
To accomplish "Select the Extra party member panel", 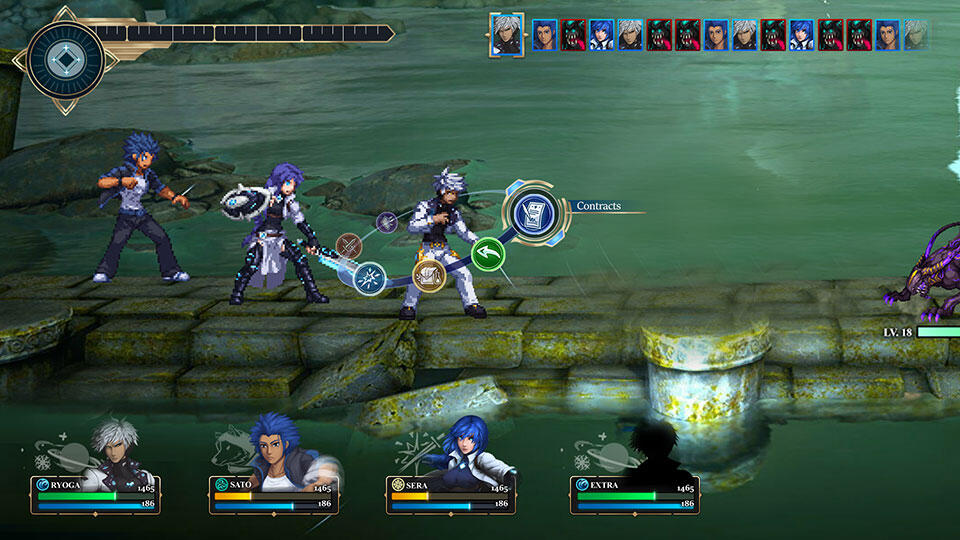I will coord(634,494).
